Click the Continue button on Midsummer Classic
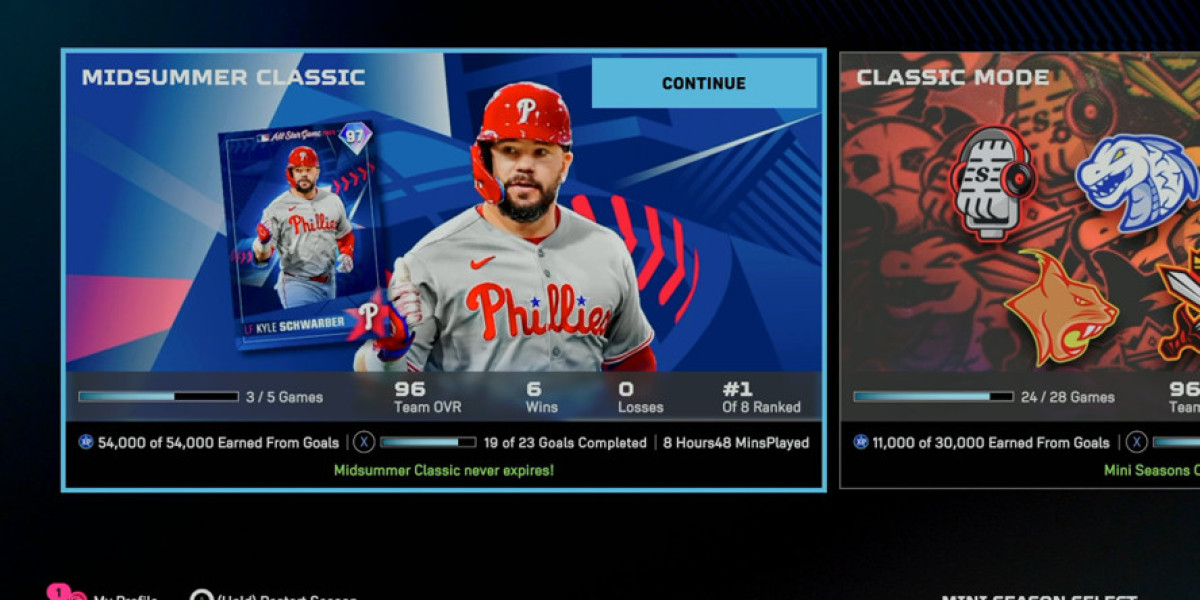The image size is (1200, 600). tap(704, 83)
